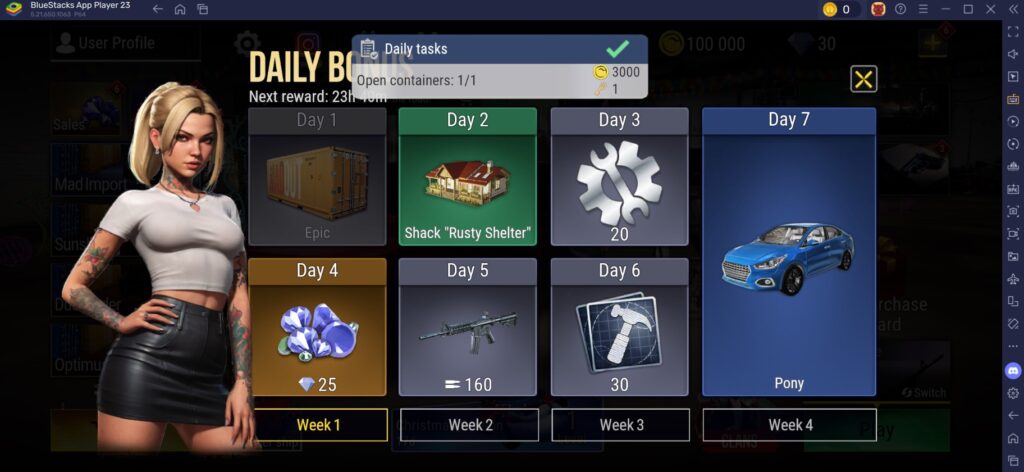
Task: Switch to the Week 2 tab
Action: point(470,425)
